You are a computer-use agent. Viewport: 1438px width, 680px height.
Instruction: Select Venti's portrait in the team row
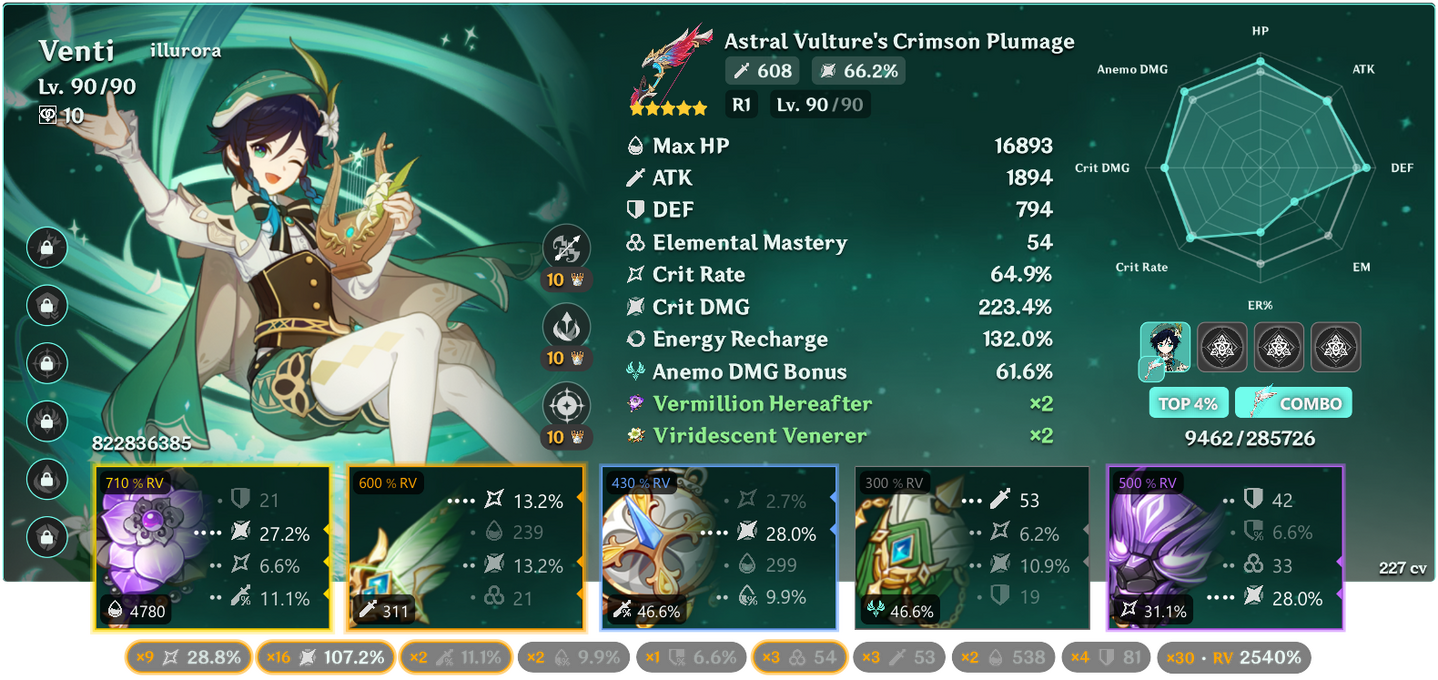(x=1165, y=348)
